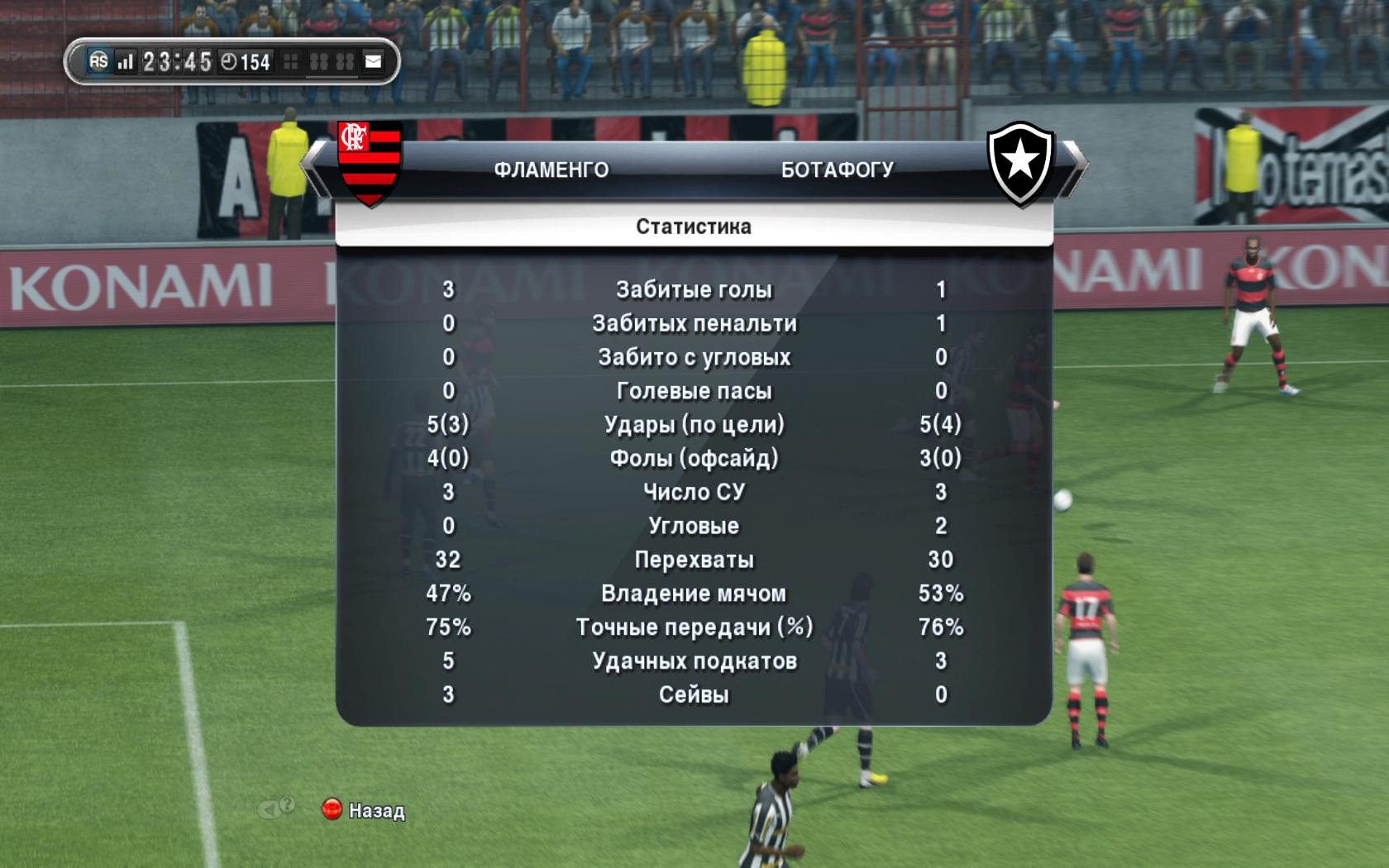Open the envelope messages icon in overlay
1389x868 pixels.
coord(374,61)
